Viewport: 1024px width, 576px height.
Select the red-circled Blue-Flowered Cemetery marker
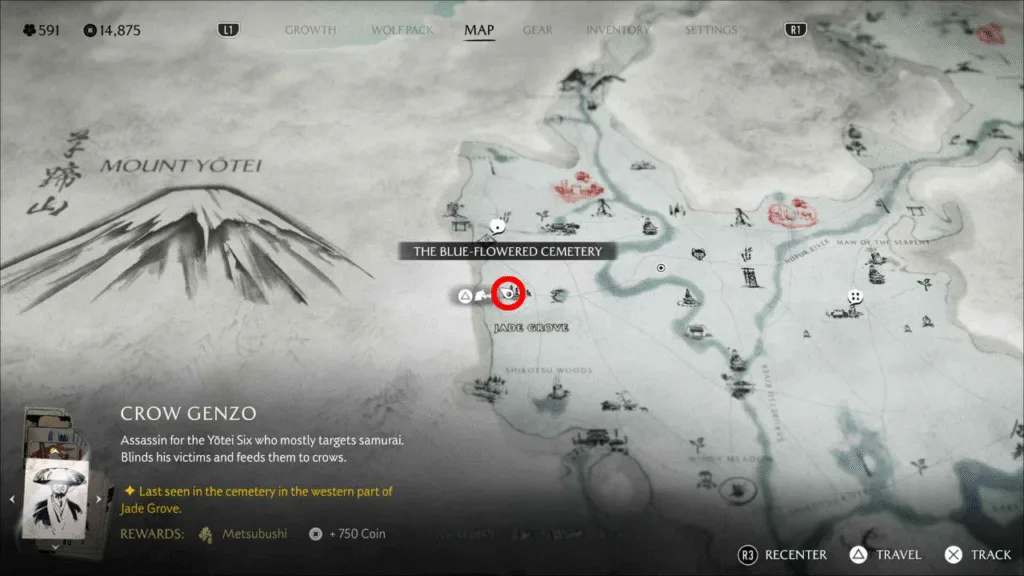tap(509, 292)
